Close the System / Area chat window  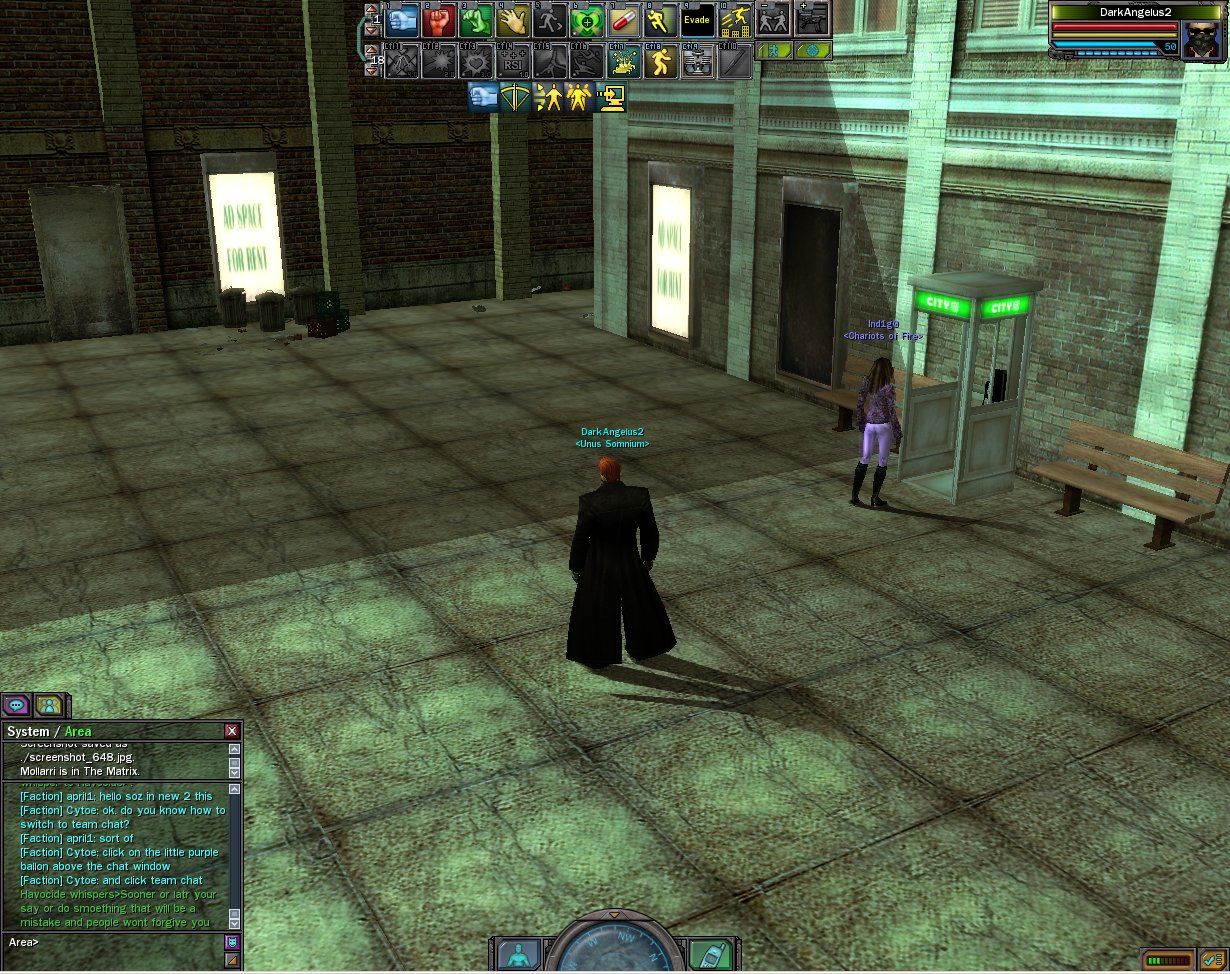[232, 731]
